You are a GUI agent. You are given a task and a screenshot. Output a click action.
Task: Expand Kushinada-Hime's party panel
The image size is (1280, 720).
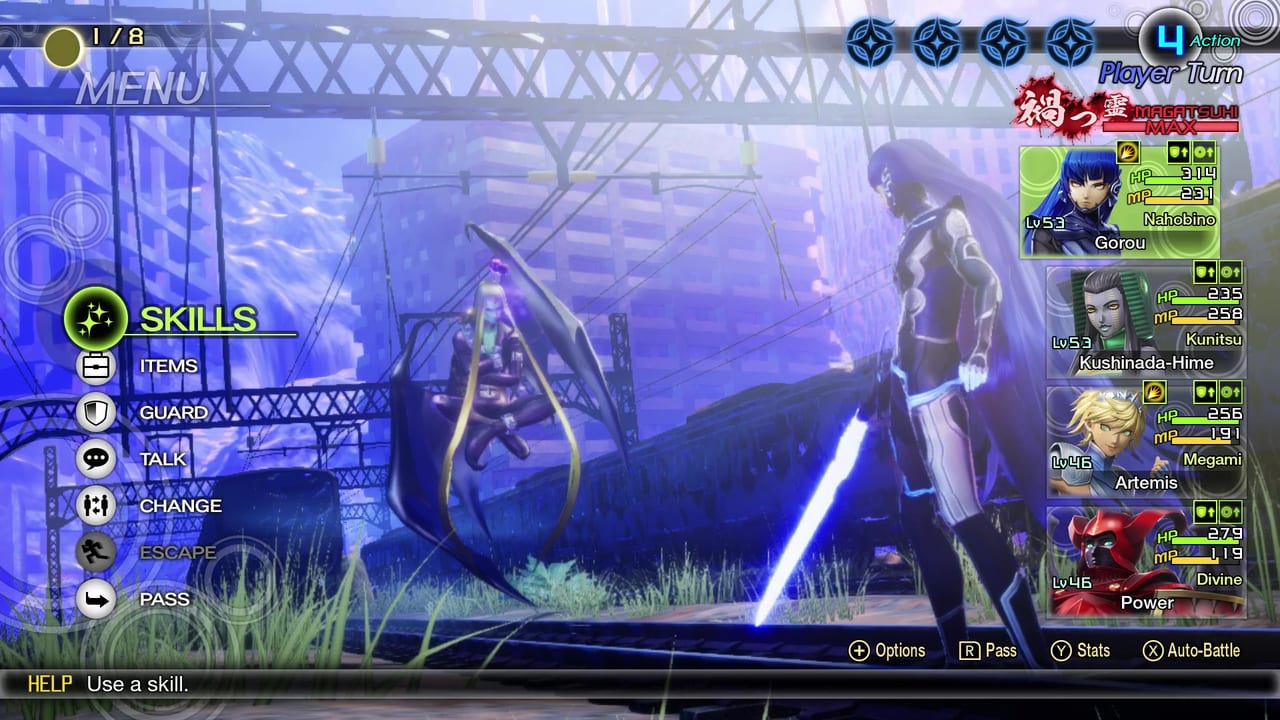(x=1147, y=322)
